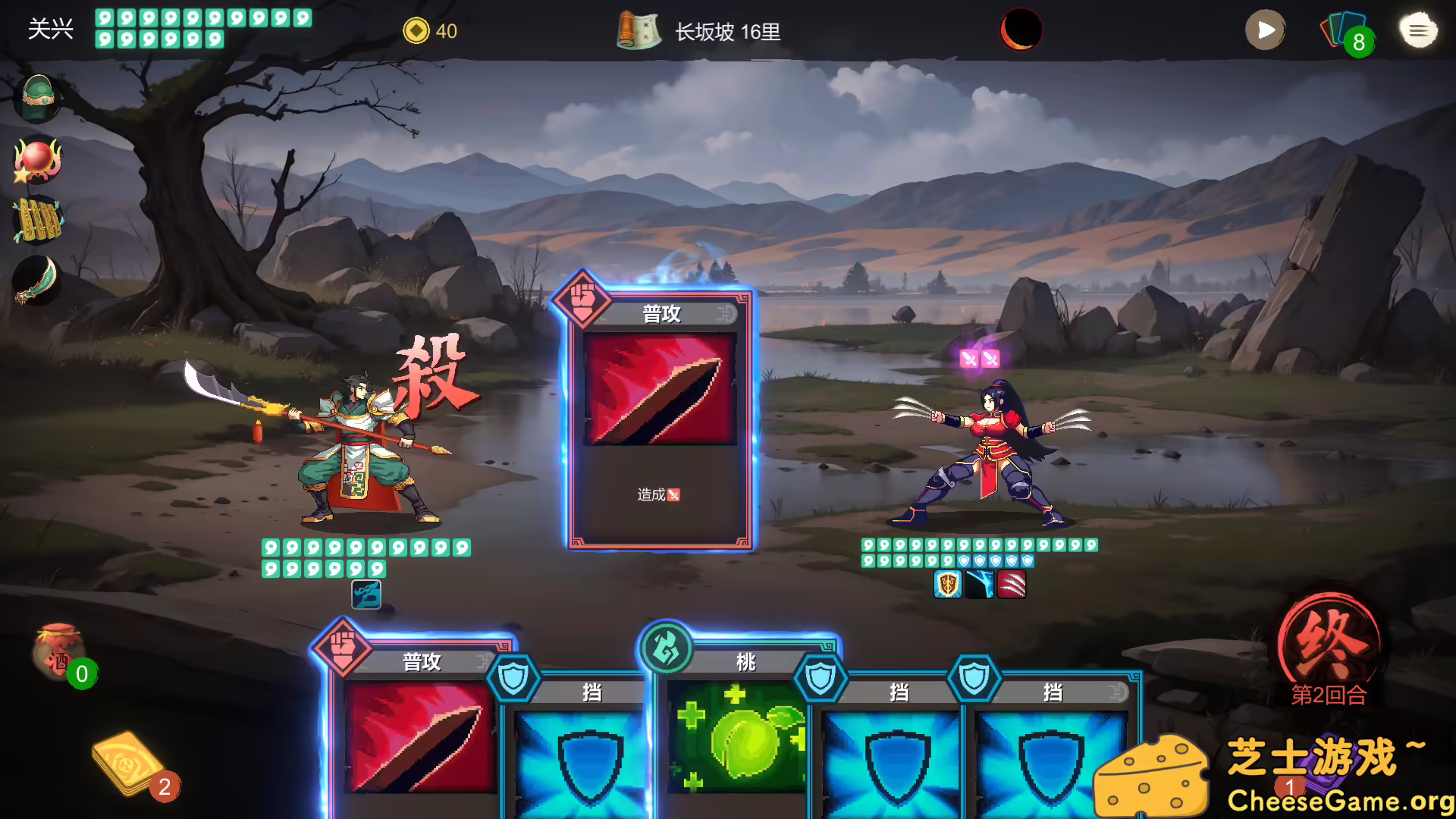Click the gold coin counter showing 40
This screenshot has height=819, width=1456.
pos(416,31)
